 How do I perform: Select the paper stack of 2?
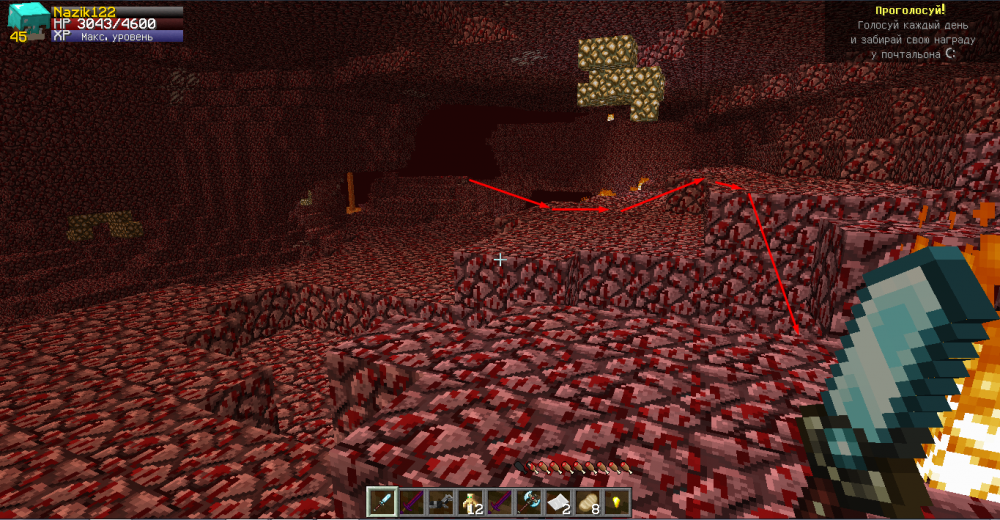pos(558,501)
